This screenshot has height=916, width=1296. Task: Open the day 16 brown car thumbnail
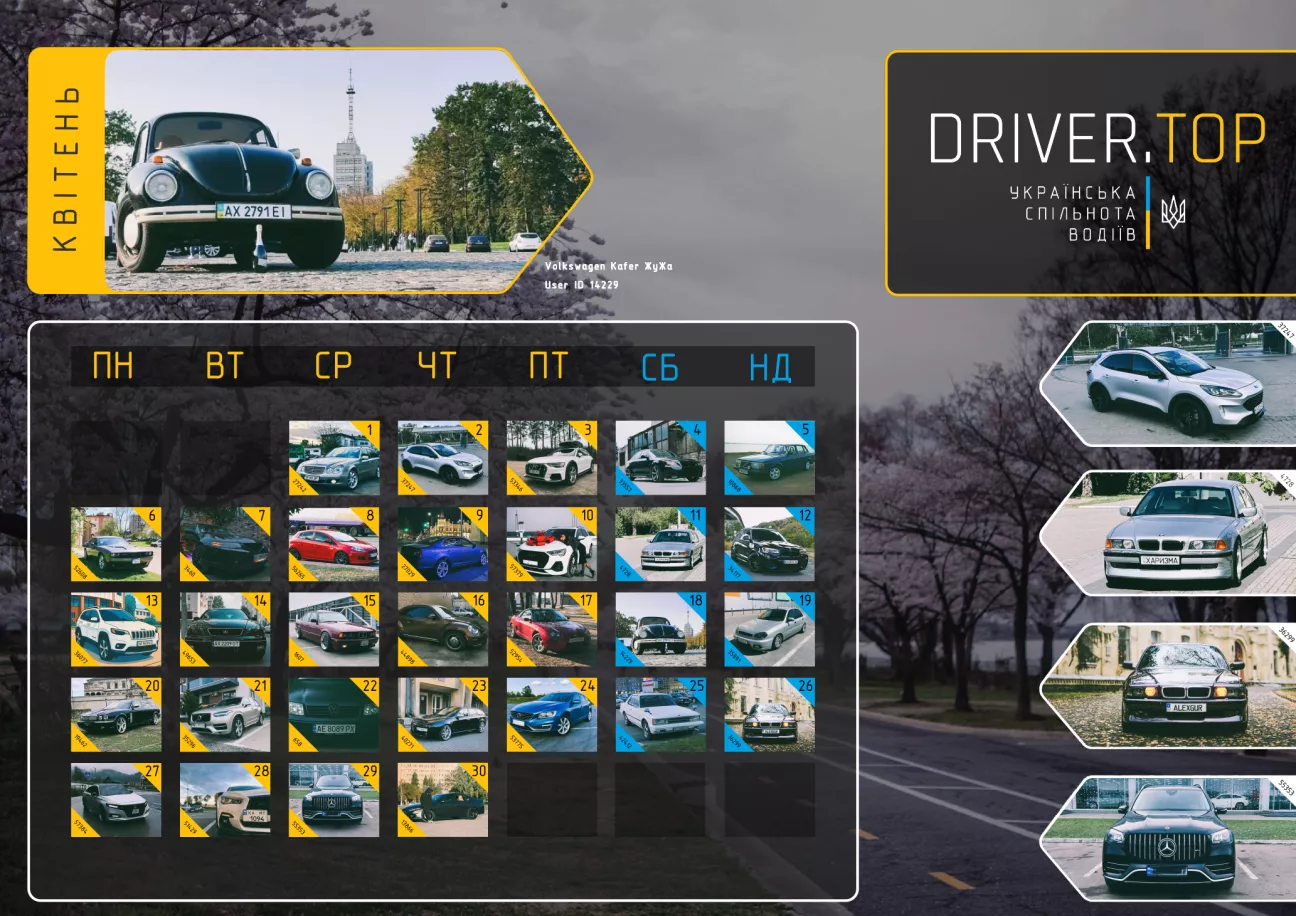tap(442, 630)
